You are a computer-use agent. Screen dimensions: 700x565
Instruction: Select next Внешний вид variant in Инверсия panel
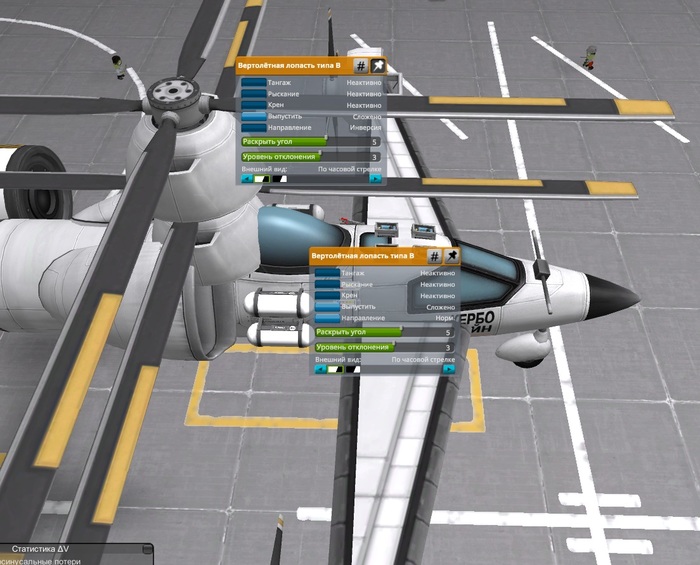376,180
